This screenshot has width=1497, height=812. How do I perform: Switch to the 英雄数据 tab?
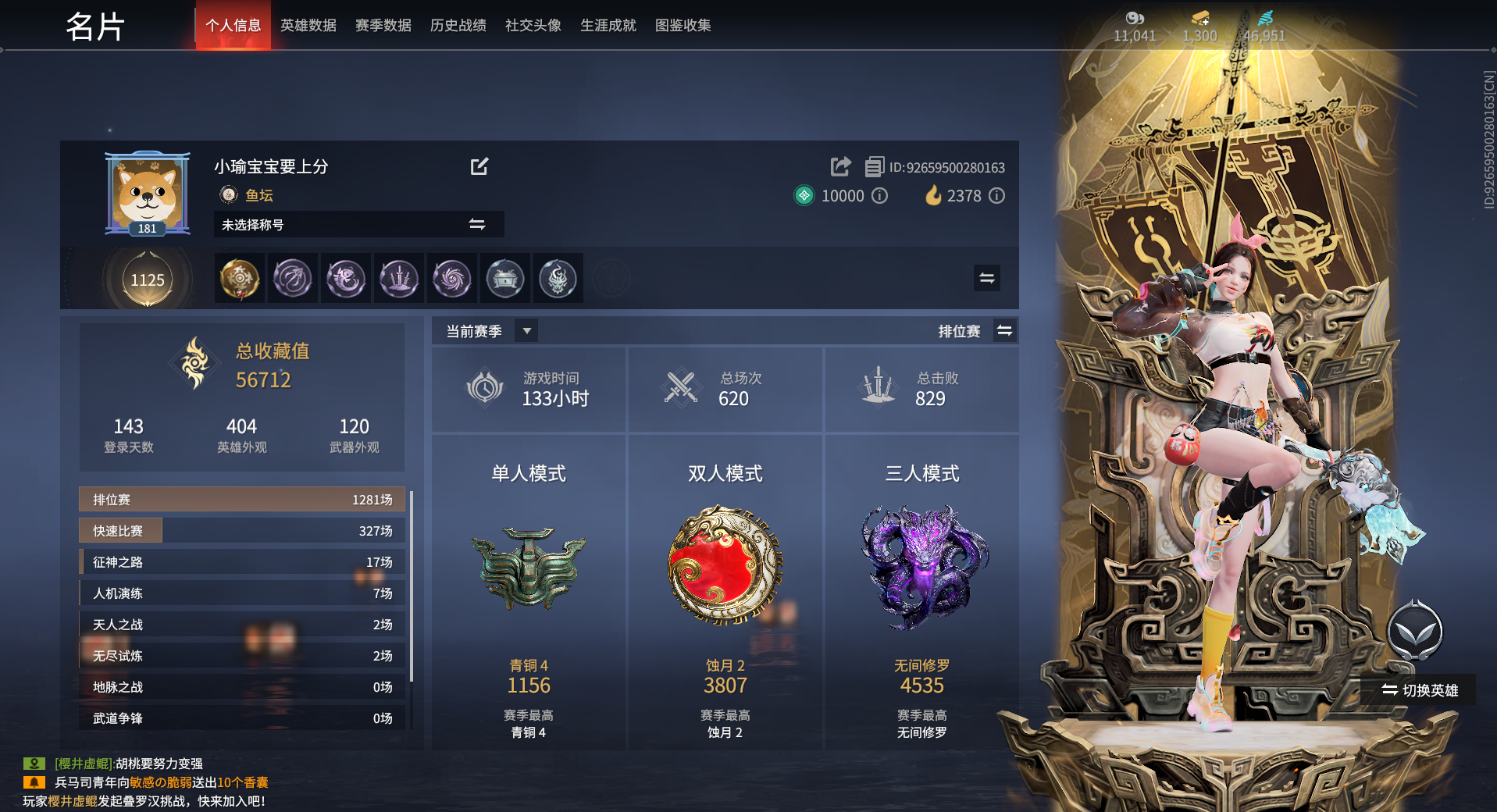[x=308, y=25]
